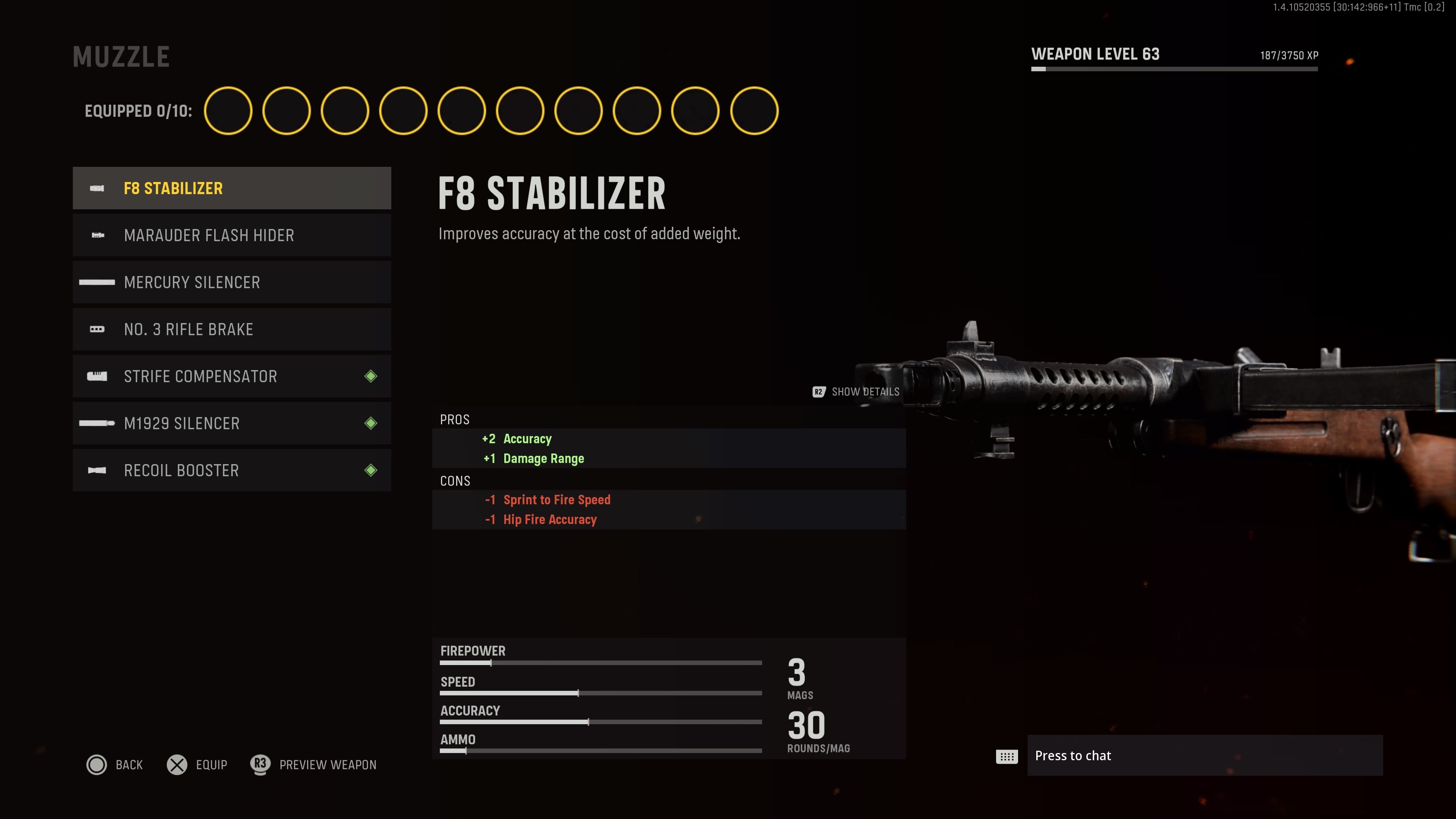The width and height of the screenshot is (1456, 819).
Task: Select the M1929 Silencer attachment
Action: tap(232, 424)
